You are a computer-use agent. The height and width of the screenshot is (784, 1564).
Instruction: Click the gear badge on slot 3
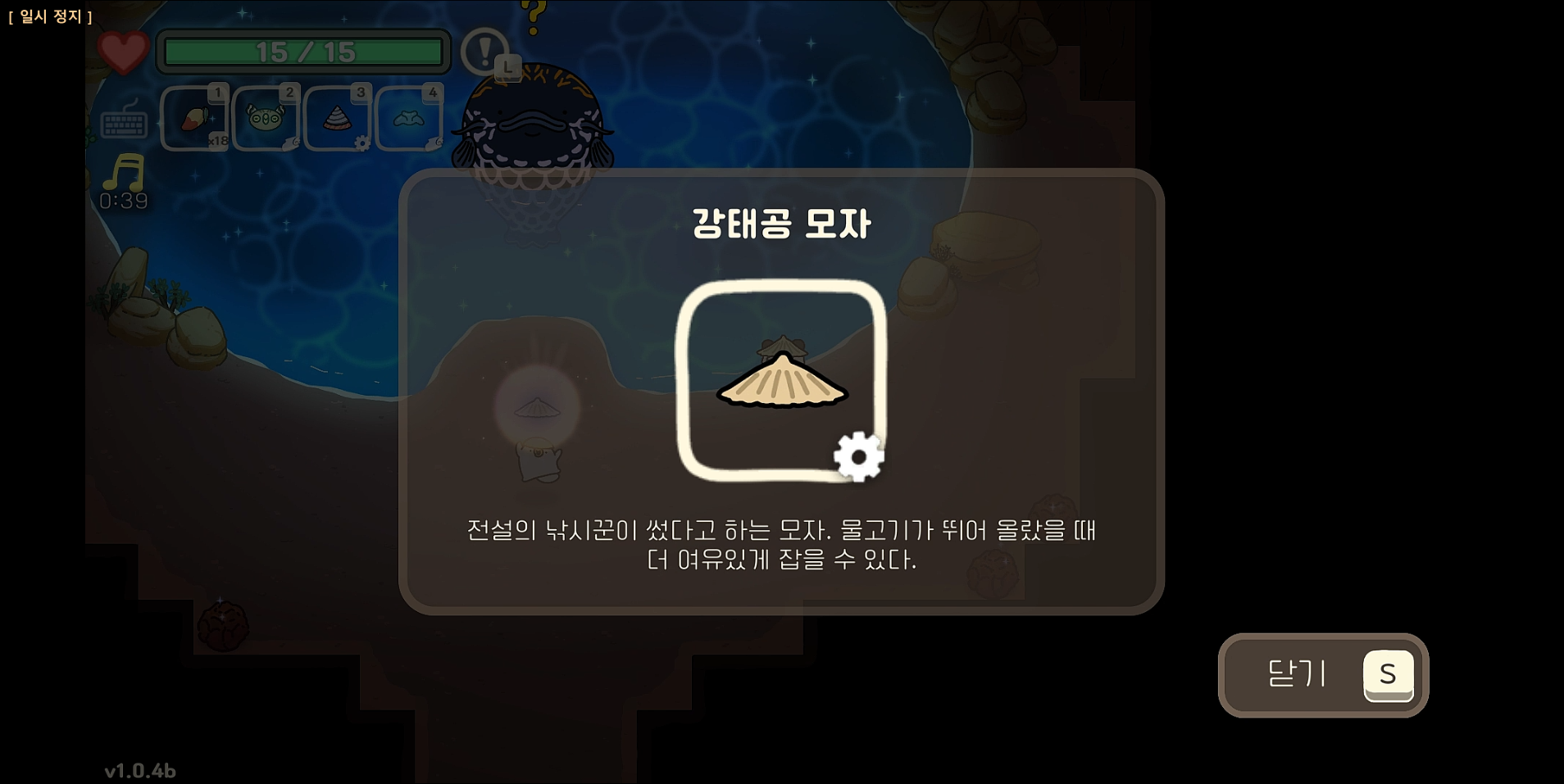coord(364,141)
